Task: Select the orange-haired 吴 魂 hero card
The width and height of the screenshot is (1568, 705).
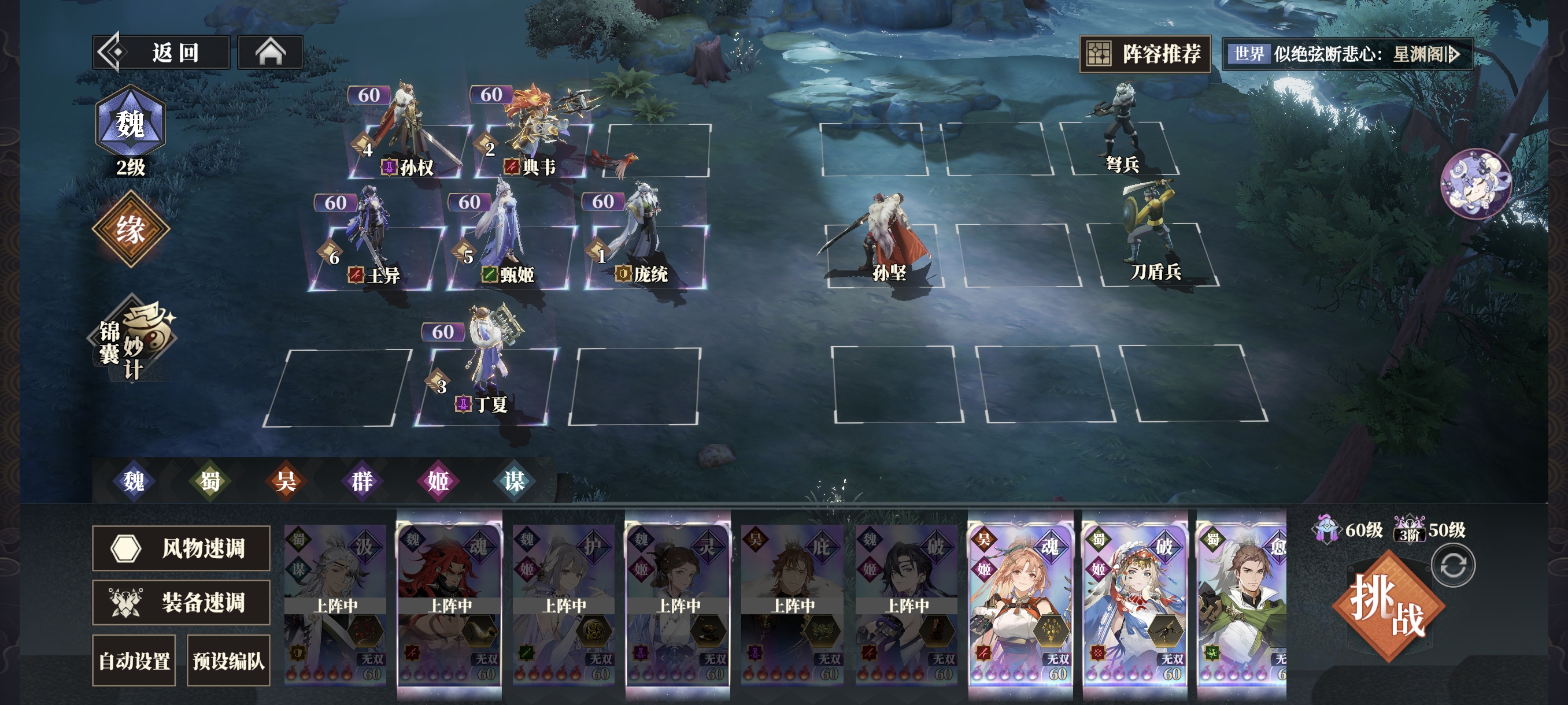Action: coord(1020,602)
